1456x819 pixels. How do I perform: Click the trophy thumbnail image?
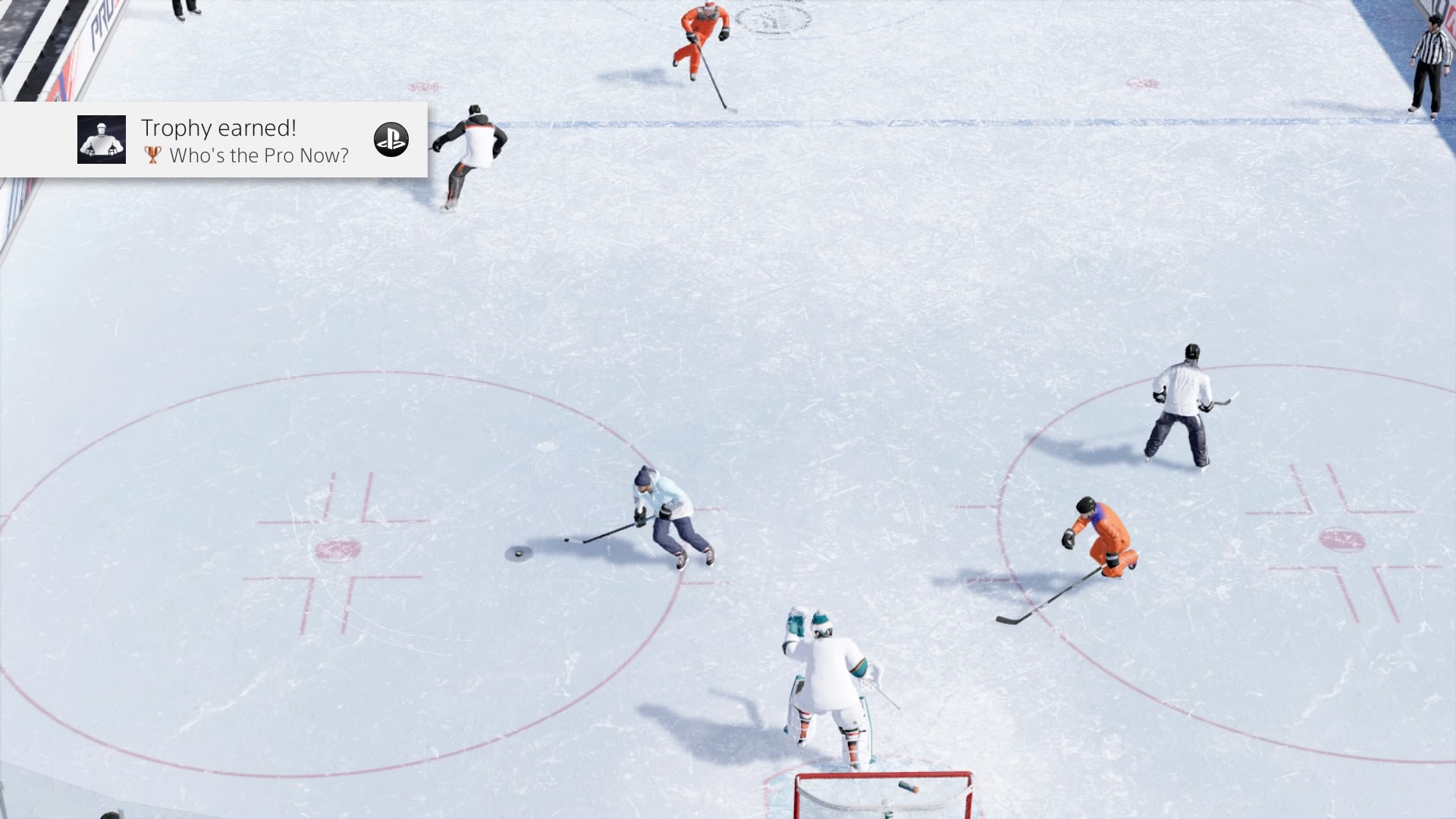[102, 140]
